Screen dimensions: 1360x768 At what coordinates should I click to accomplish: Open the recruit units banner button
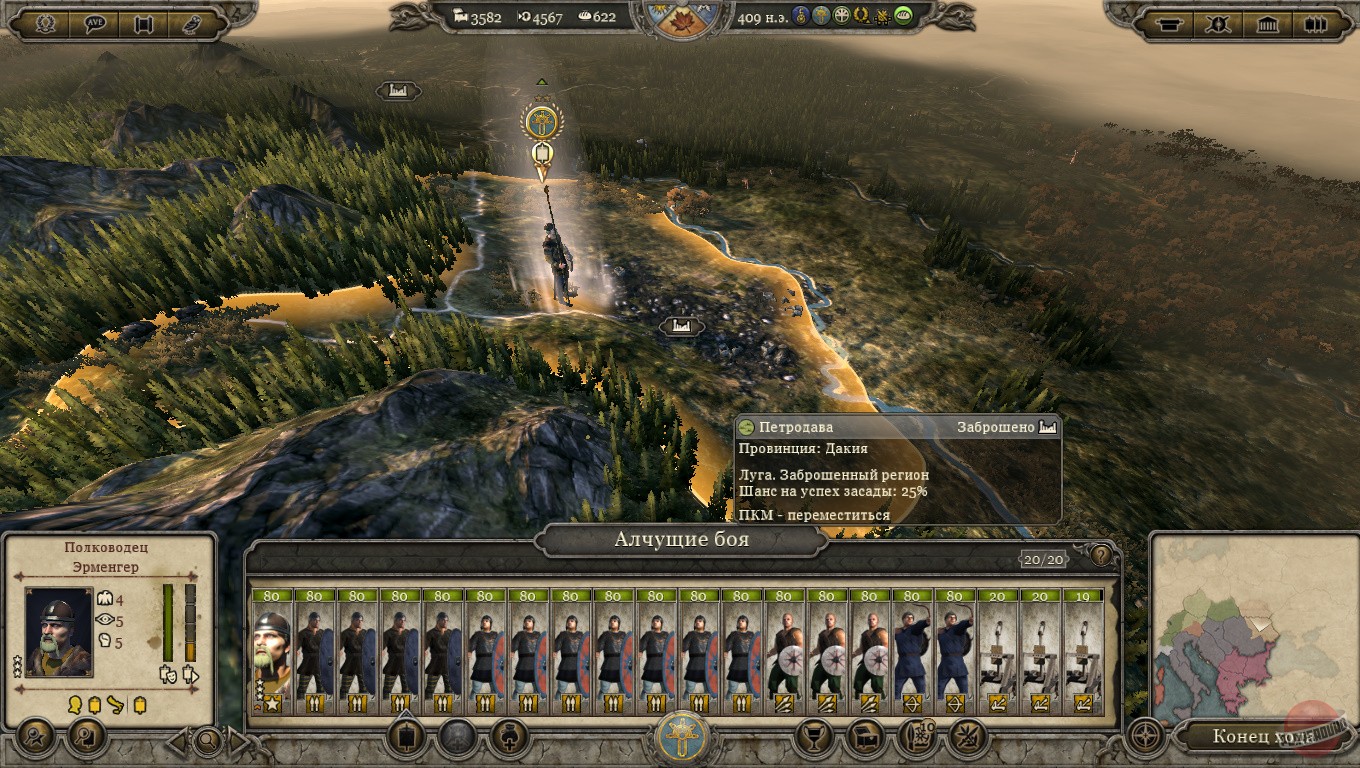[x=405, y=738]
